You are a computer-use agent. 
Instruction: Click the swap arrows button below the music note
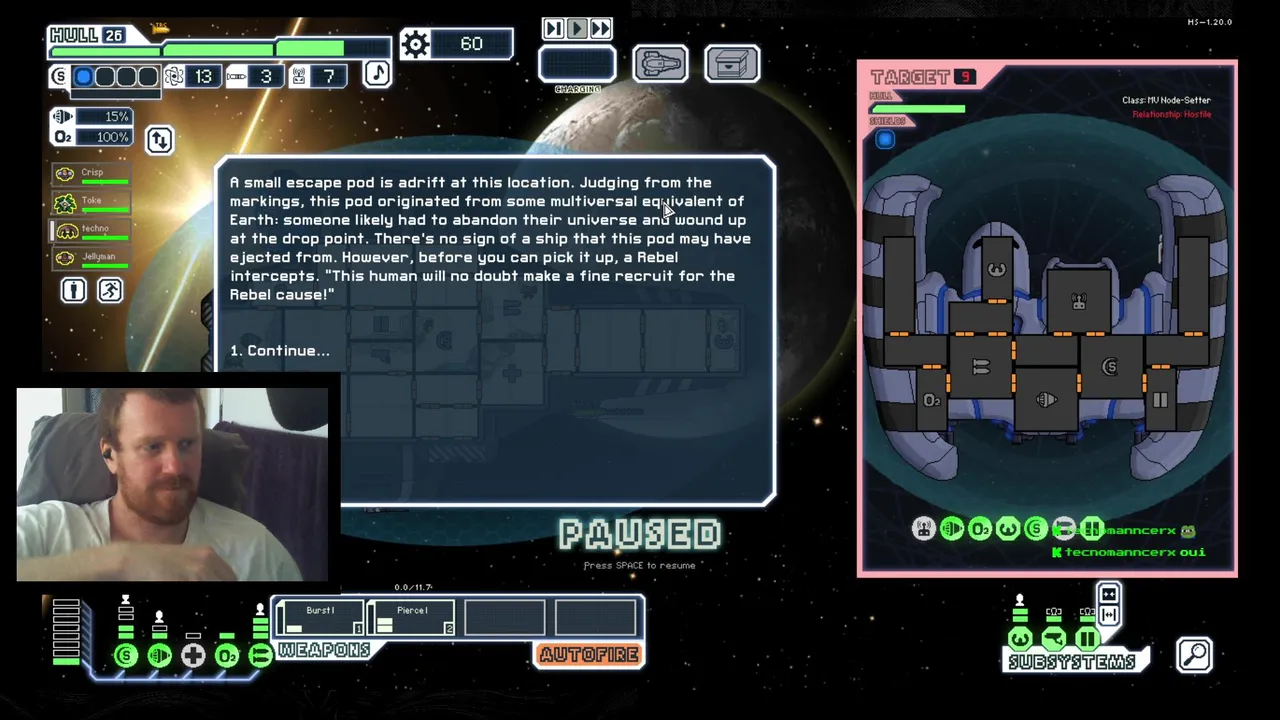tap(160, 140)
